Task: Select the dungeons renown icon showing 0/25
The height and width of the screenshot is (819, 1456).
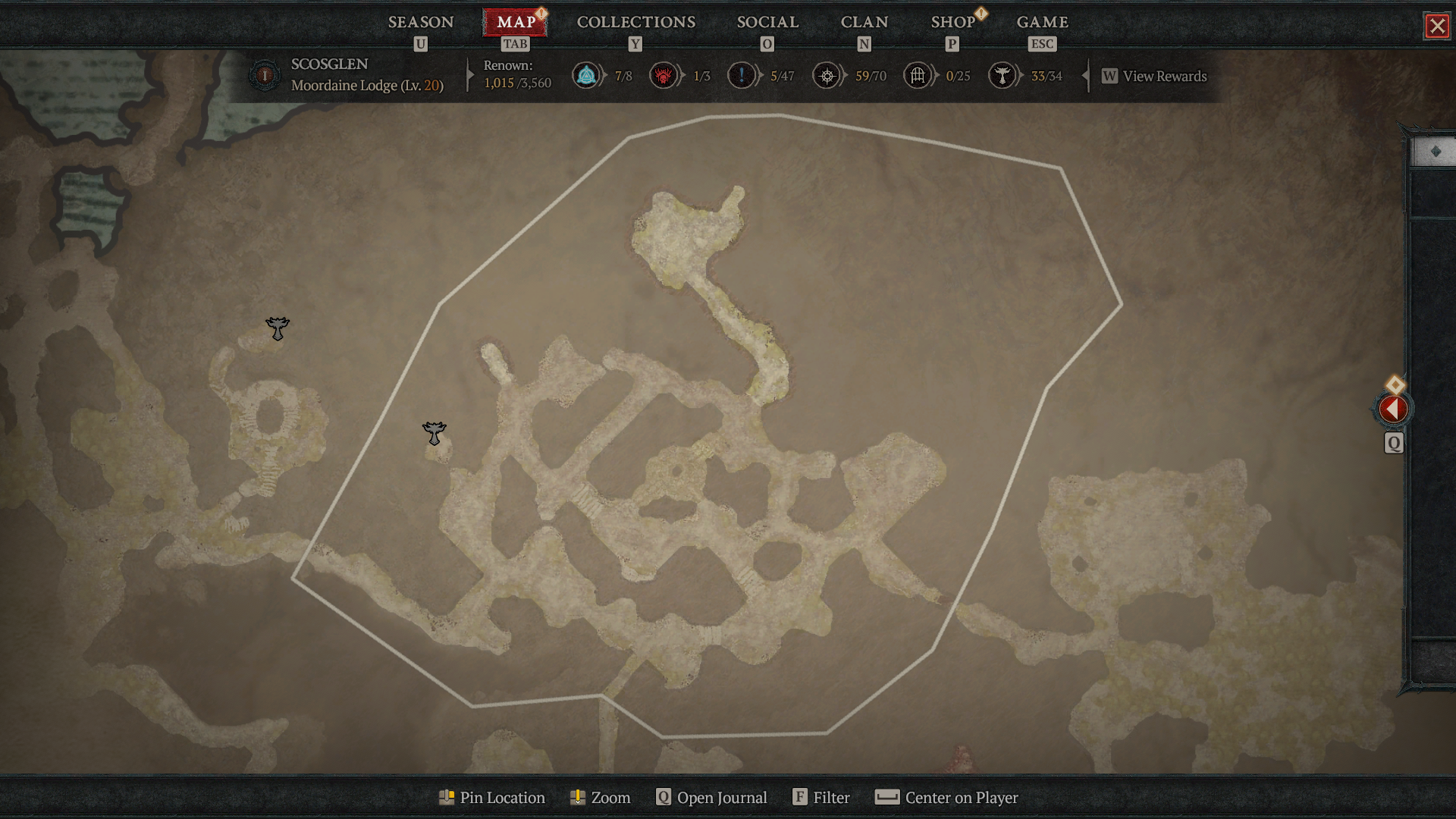Action: tap(918, 76)
